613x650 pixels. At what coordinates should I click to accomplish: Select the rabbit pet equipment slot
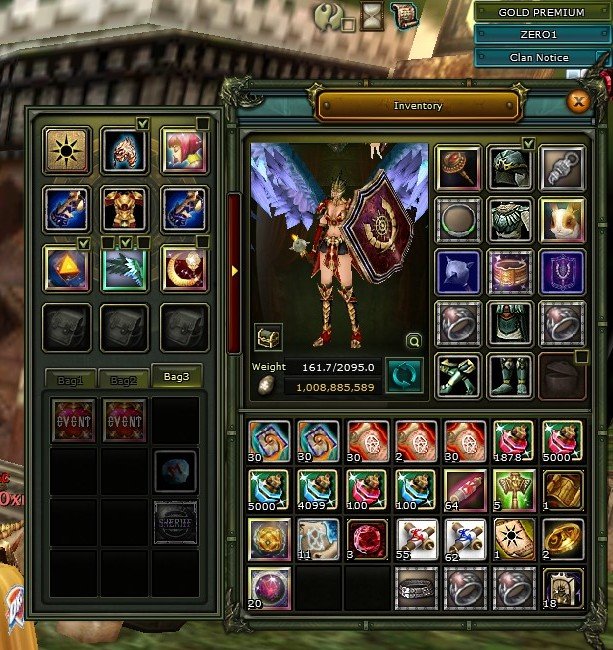click(563, 219)
